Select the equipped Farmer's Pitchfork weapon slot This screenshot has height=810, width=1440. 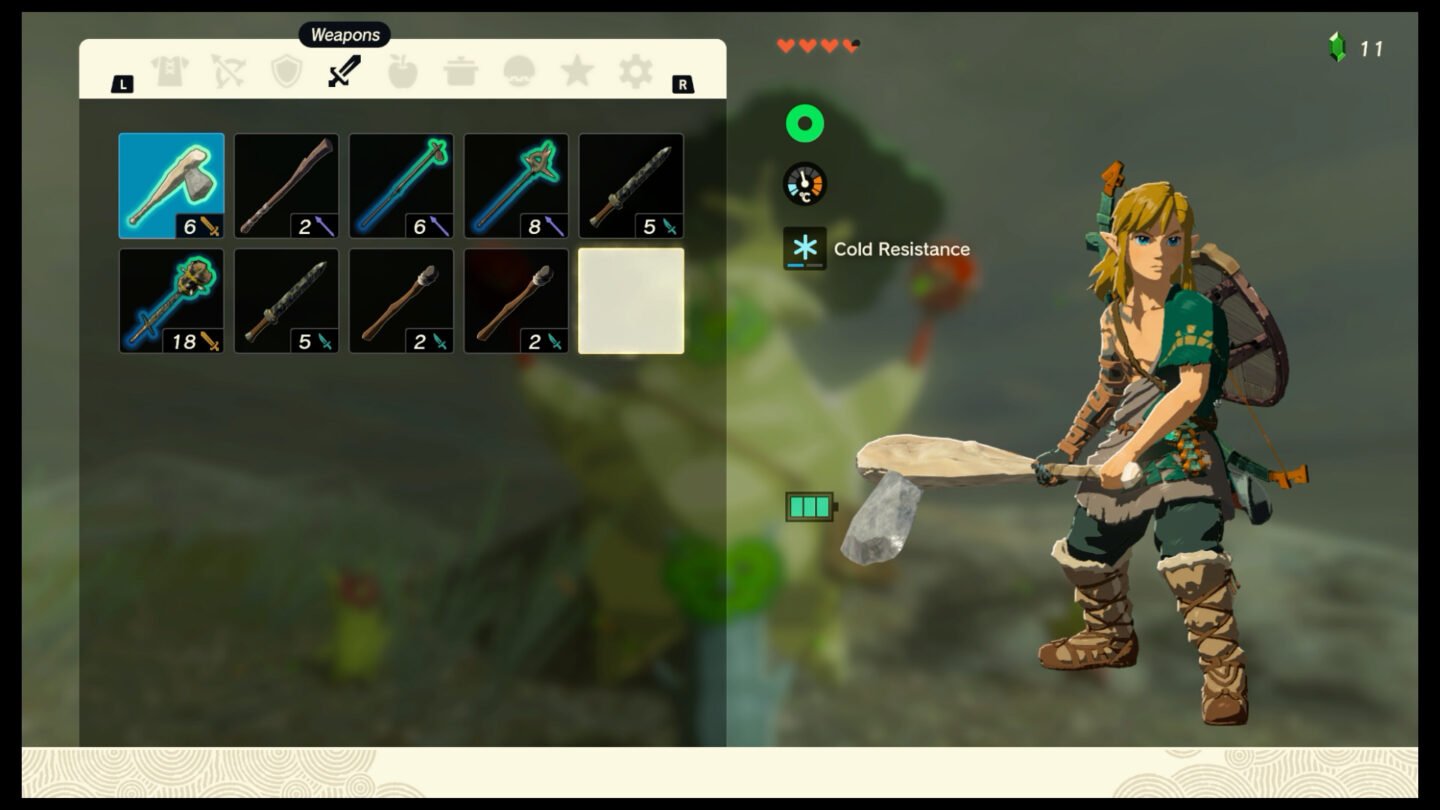click(x=517, y=185)
